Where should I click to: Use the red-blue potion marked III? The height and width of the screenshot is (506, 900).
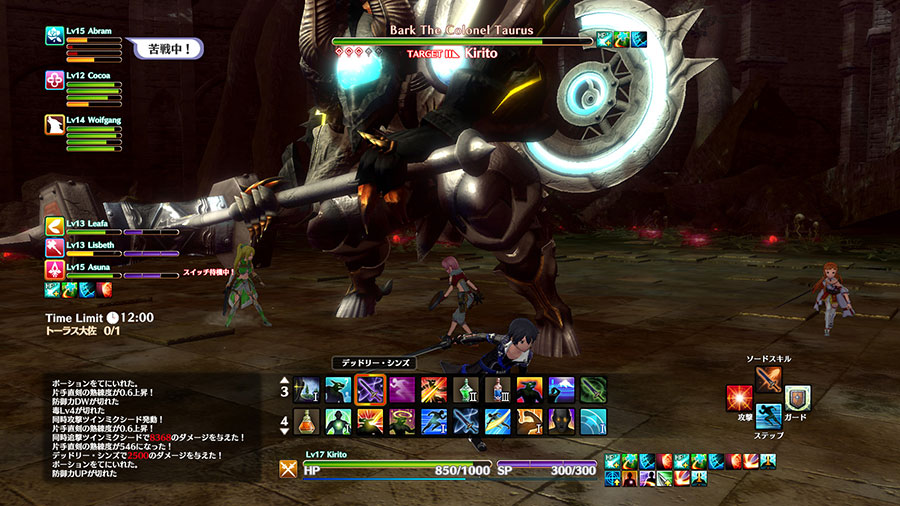point(498,389)
